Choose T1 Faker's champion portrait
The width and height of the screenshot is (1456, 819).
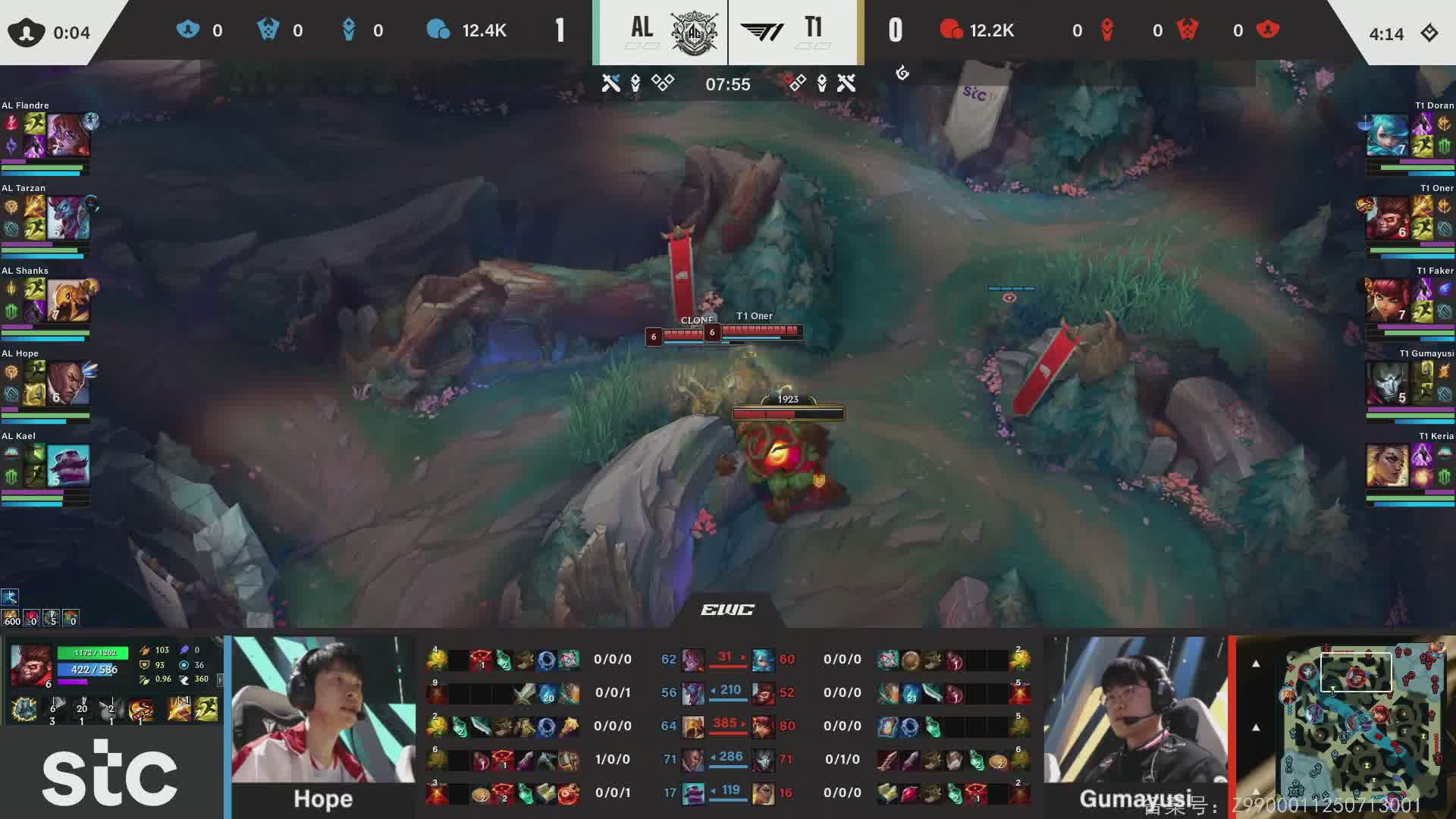[1387, 300]
